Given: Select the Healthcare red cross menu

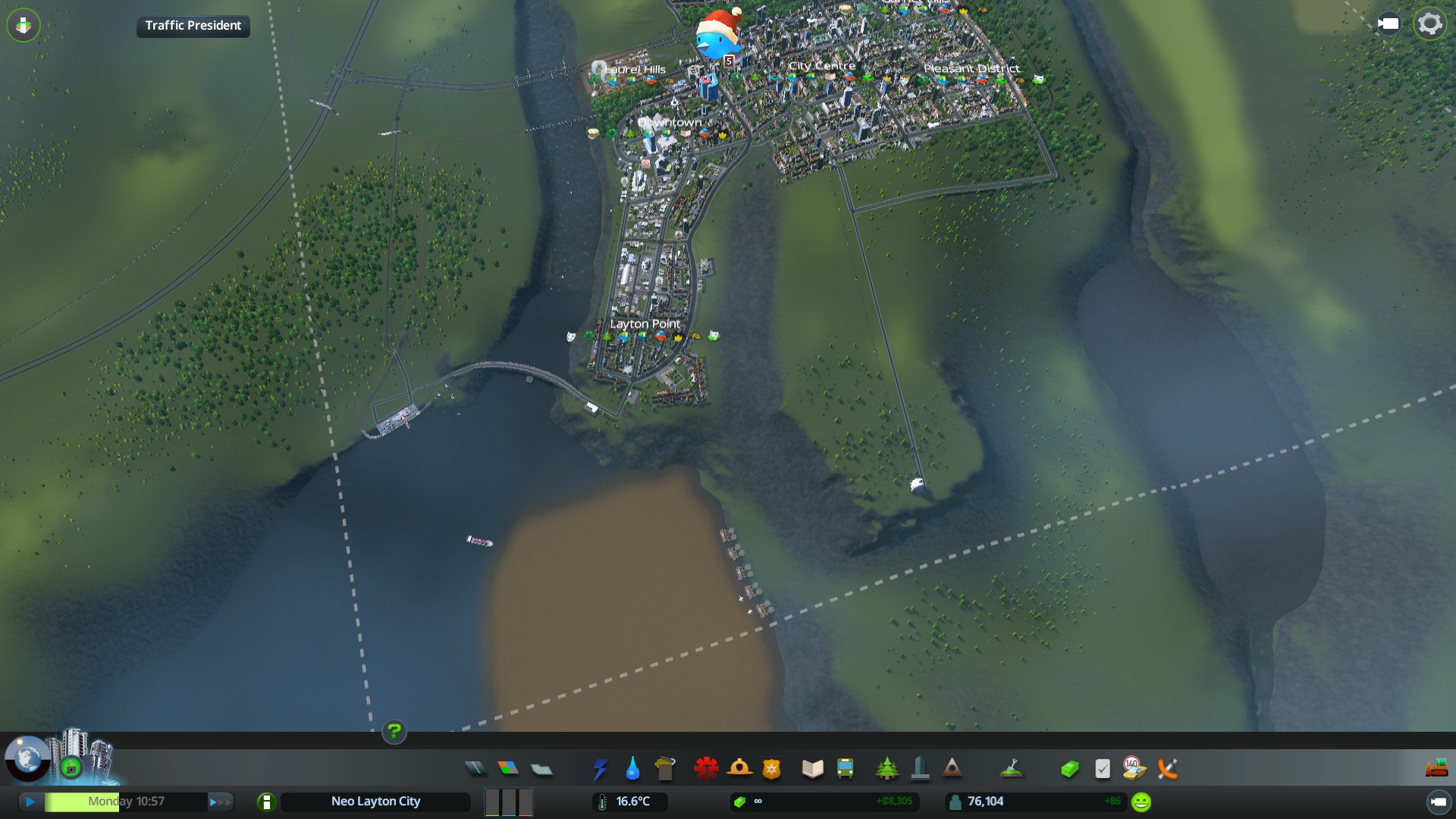Looking at the screenshot, I should (x=706, y=769).
